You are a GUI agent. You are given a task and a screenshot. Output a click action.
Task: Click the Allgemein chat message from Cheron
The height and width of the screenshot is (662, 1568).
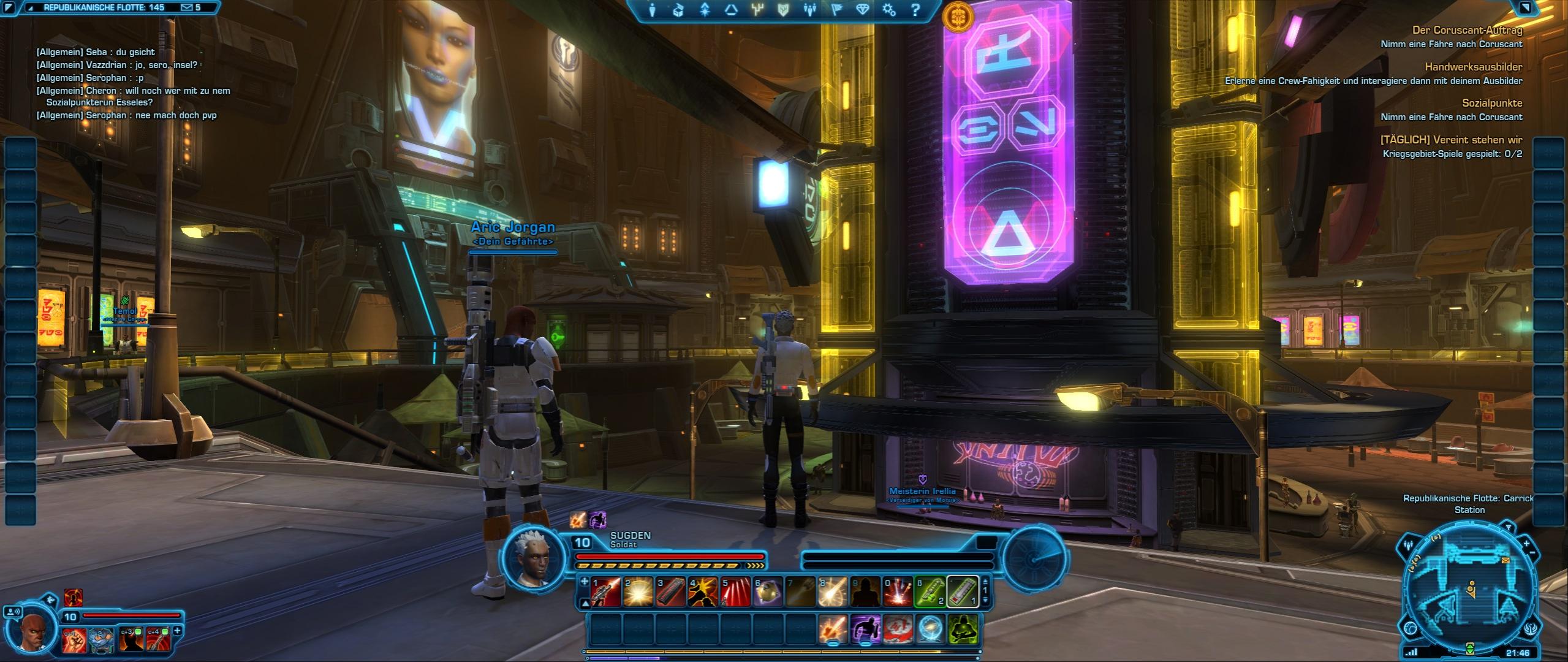135,91
